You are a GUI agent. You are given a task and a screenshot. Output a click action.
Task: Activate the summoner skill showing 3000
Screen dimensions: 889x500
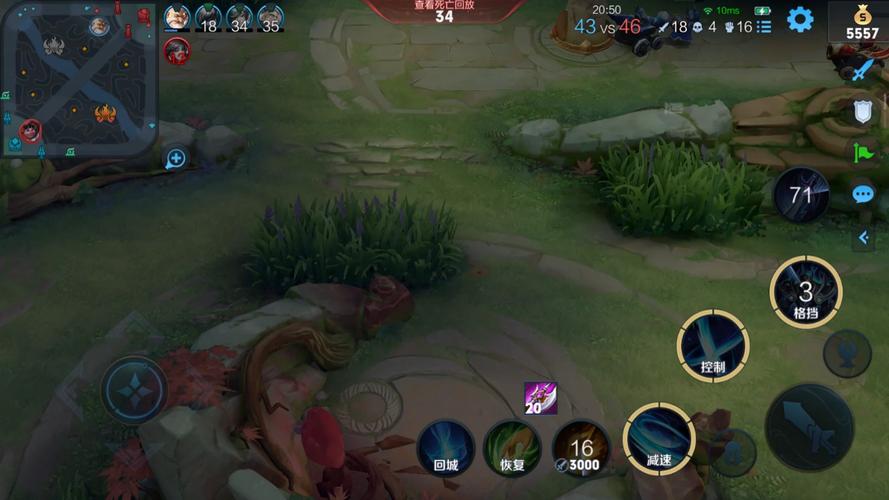click(580, 446)
